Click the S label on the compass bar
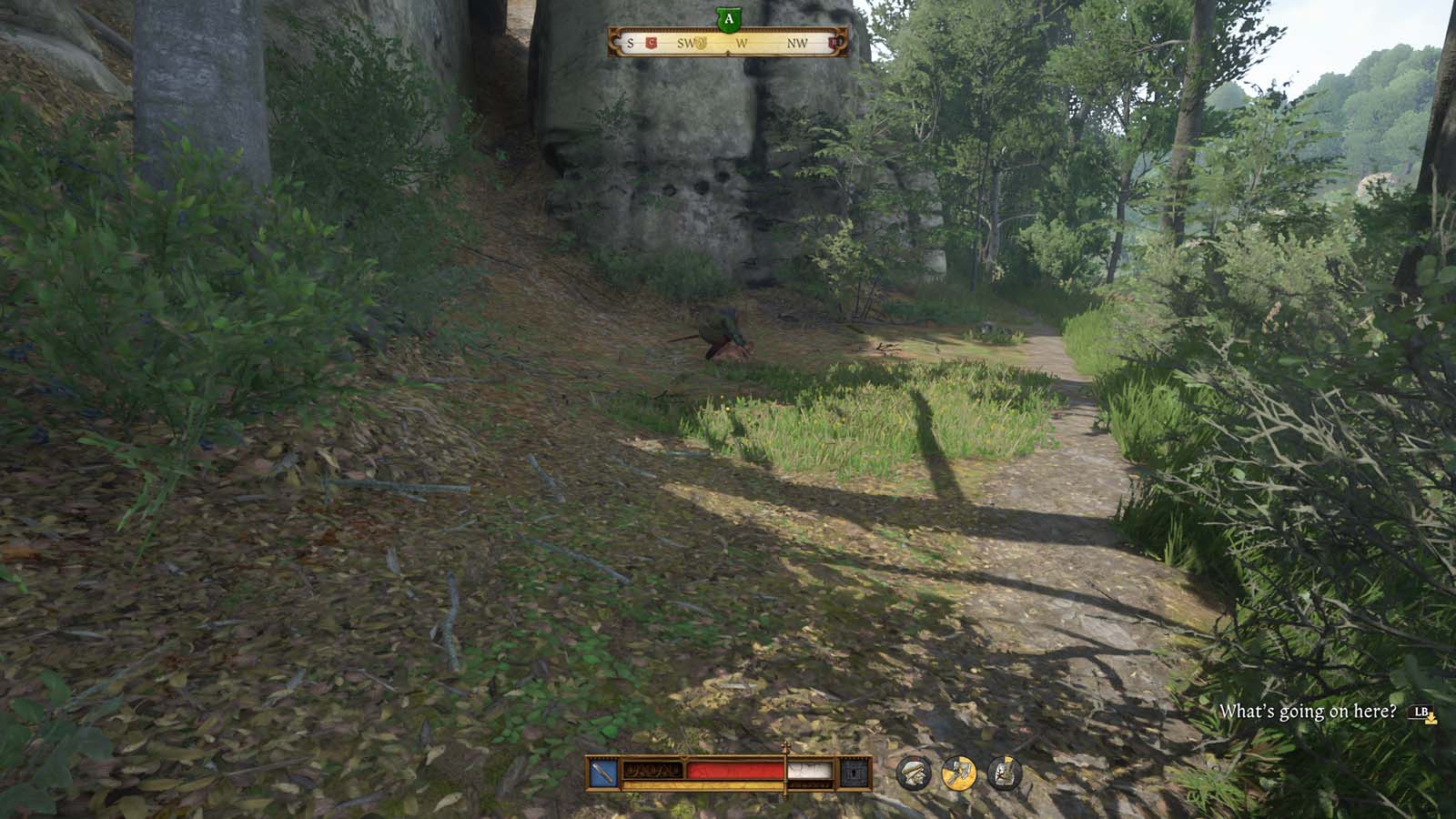The image size is (1456, 819). click(x=630, y=42)
